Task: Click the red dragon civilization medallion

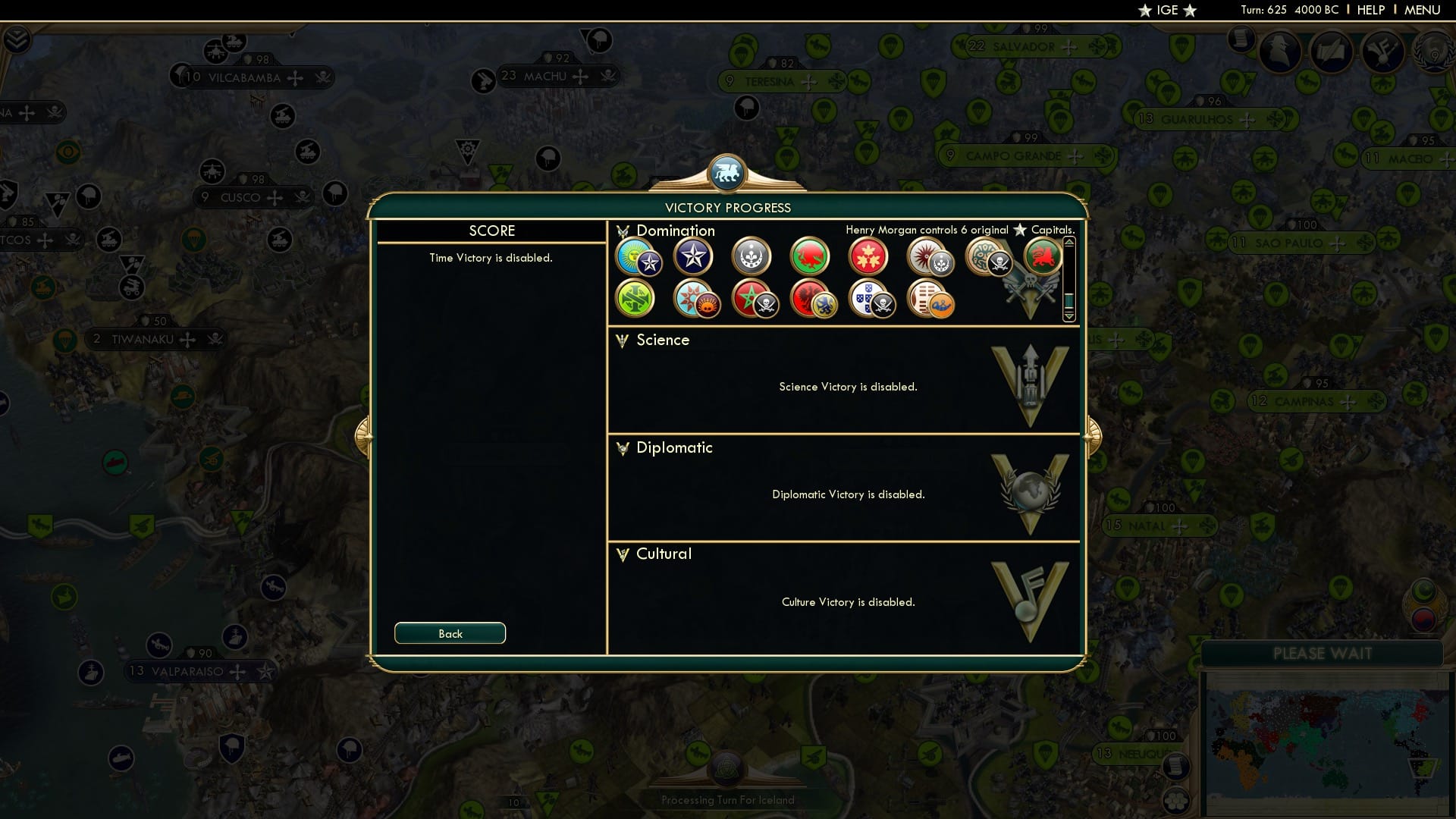Action: (810, 257)
